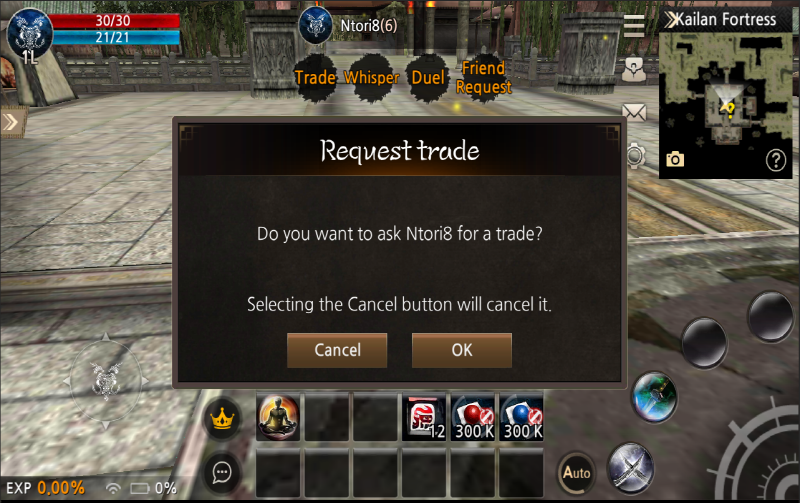Toggle the Auto combat button
This screenshot has width=800, height=503.
576,471
